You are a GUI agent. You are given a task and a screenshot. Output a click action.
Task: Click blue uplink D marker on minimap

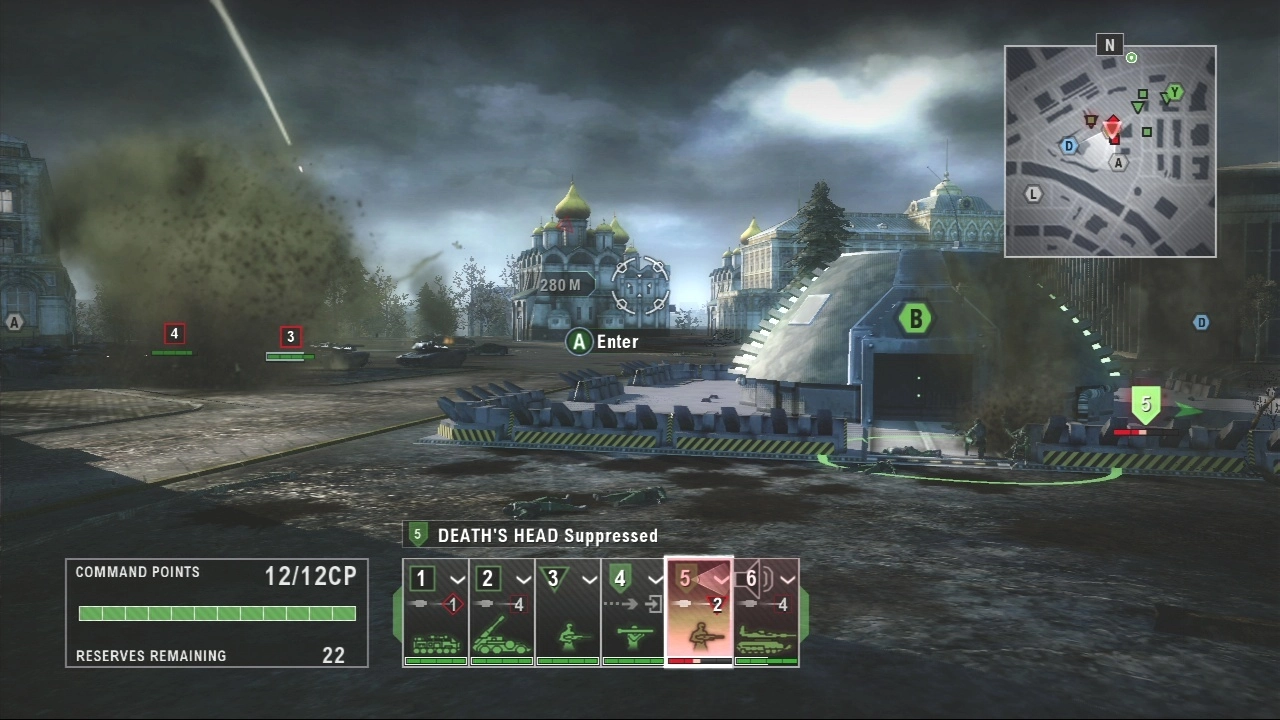pyautogui.click(x=1069, y=146)
